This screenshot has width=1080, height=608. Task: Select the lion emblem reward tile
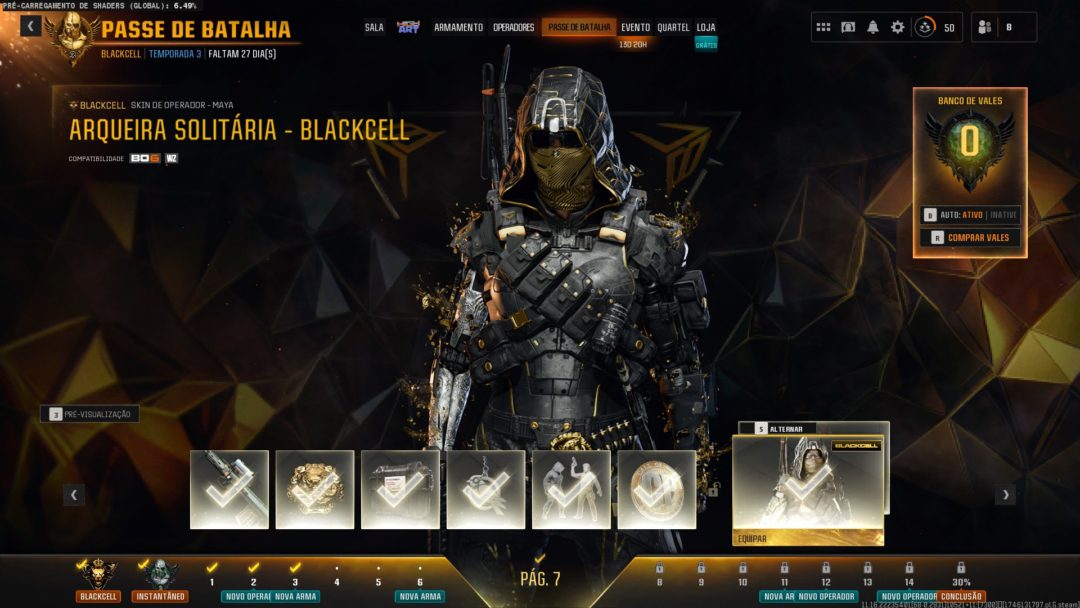315,489
